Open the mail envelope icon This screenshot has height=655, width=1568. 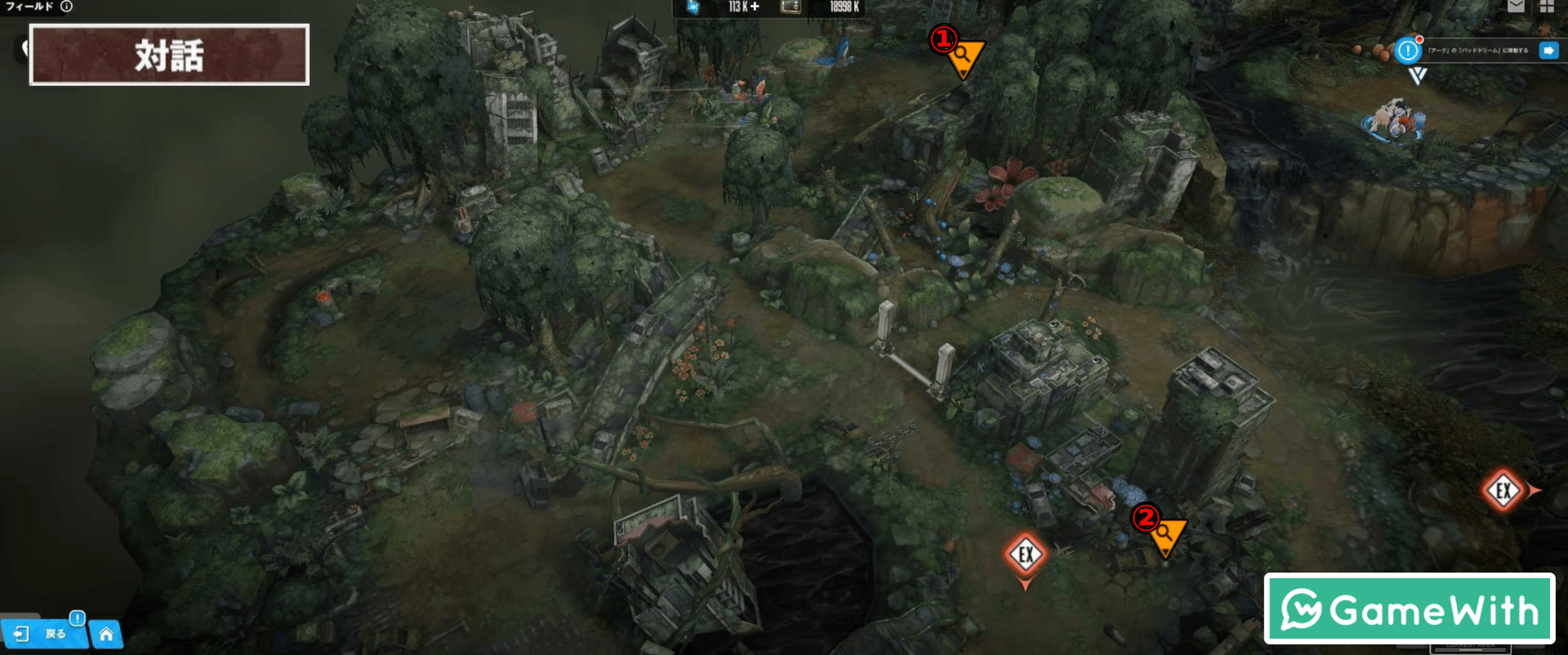(1516, 7)
